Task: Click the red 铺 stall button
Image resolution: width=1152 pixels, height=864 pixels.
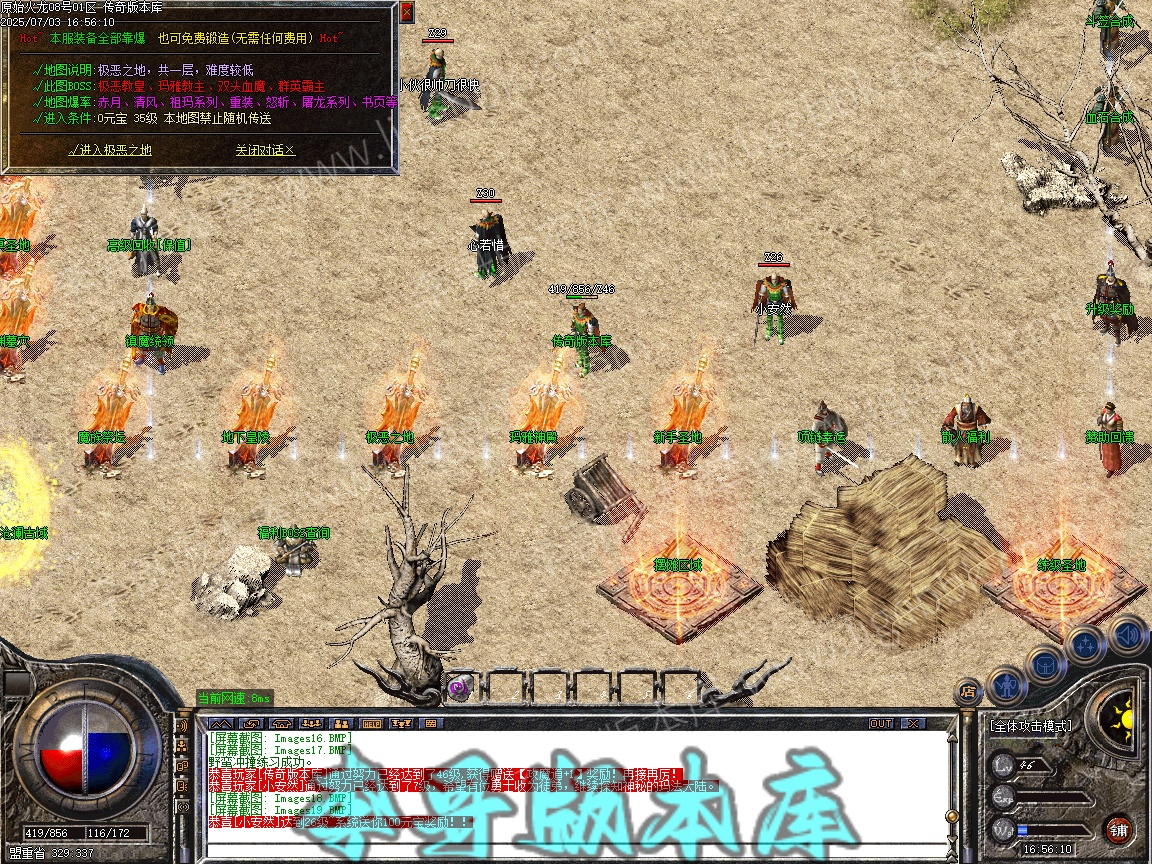Action: point(1118,828)
